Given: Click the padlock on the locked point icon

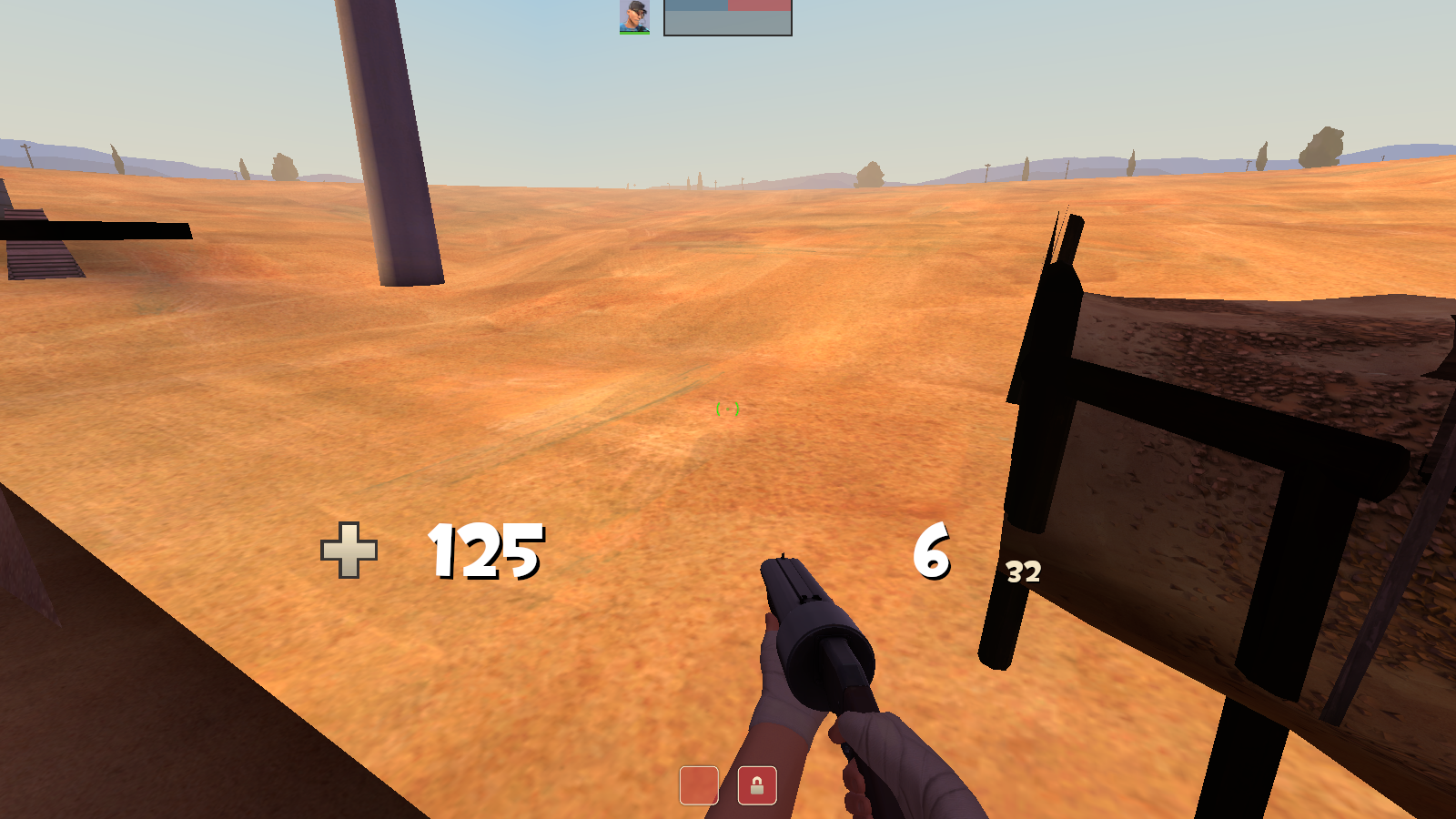Looking at the screenshot, I should pos(756,784).
